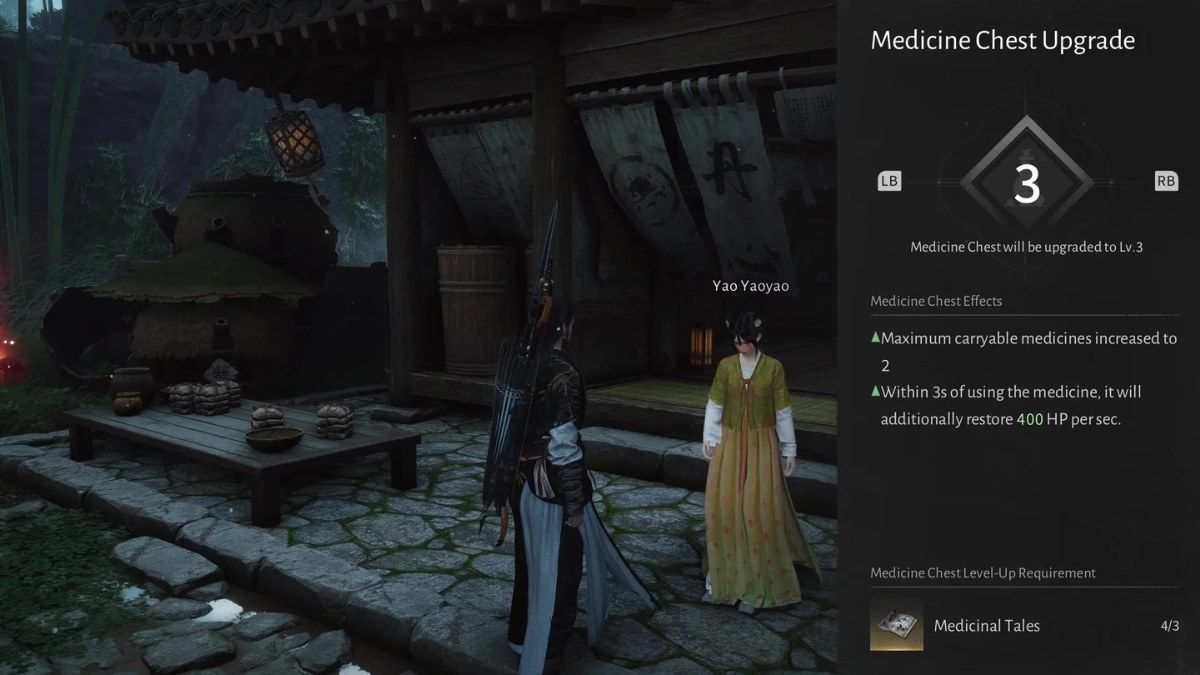
Task: Inspect the Medicinal Tales item icon
Action: point(897,625)
